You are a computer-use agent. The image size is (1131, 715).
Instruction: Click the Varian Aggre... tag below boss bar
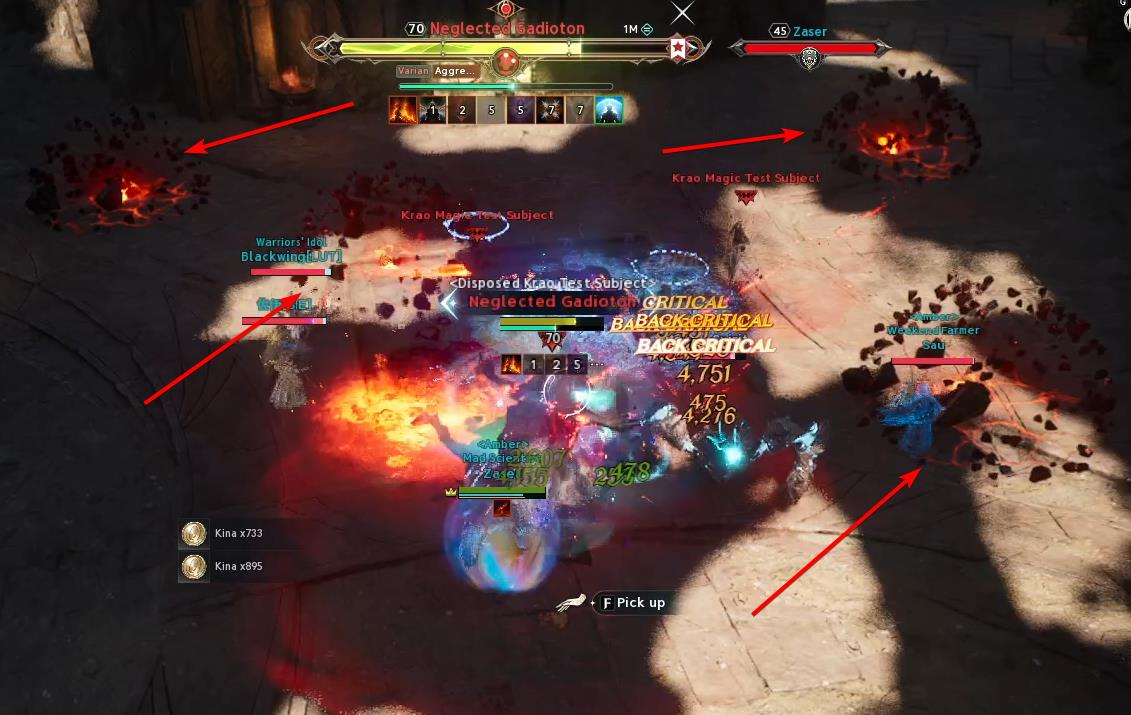pyautogui.click(x=437, y=72)
